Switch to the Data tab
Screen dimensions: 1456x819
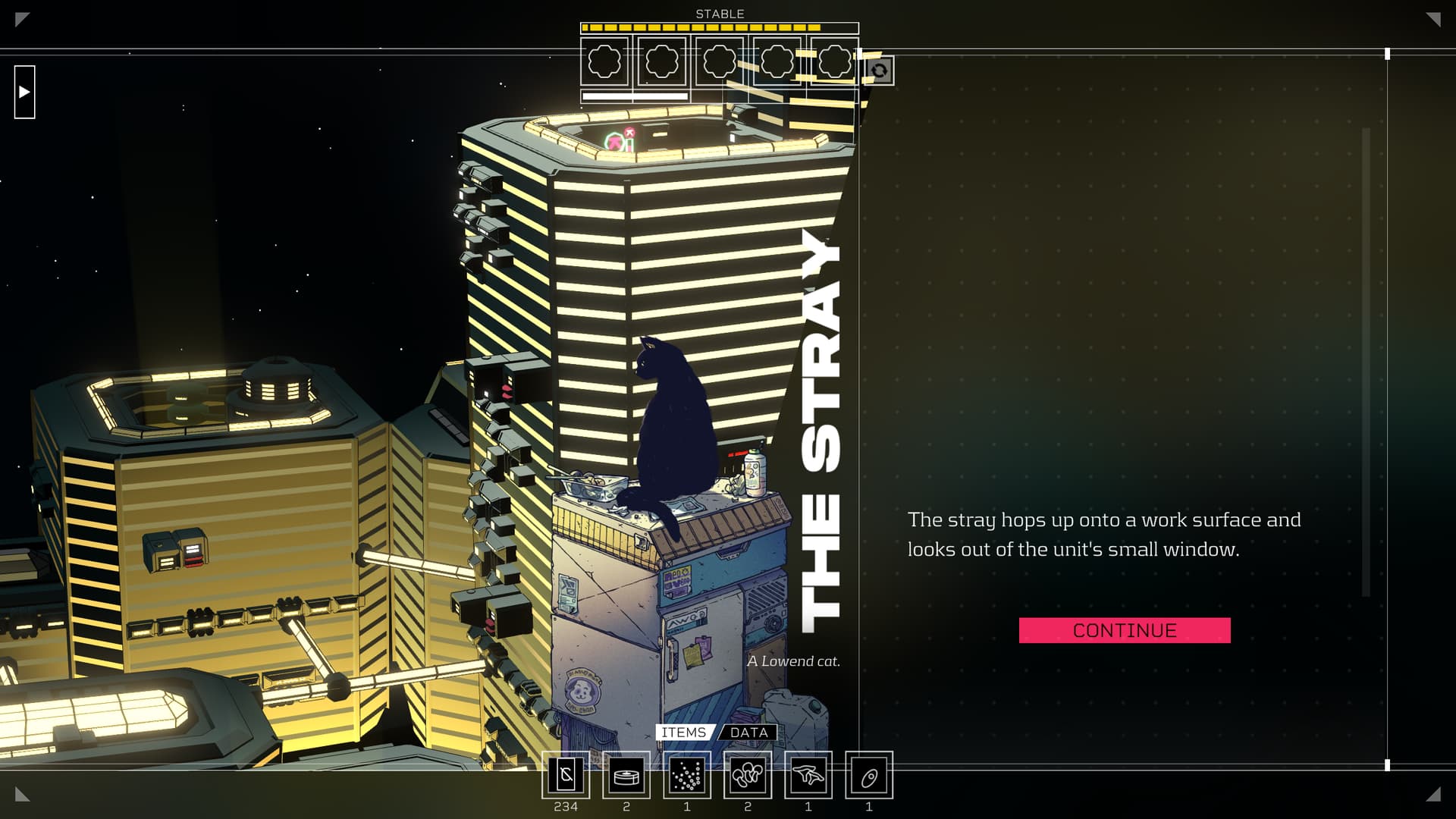[x=748, y=733]
